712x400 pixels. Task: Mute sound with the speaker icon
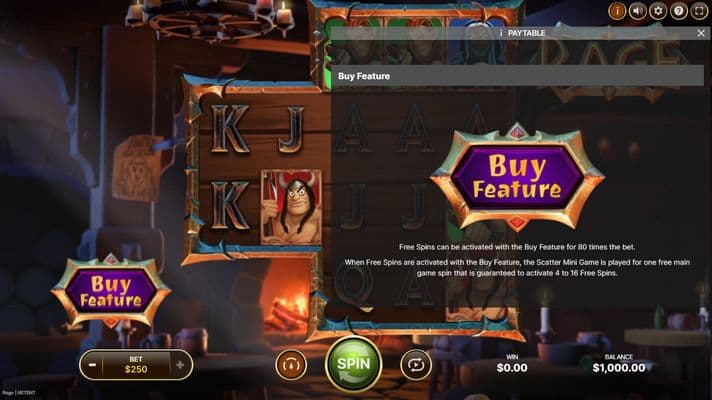(637, 11)
